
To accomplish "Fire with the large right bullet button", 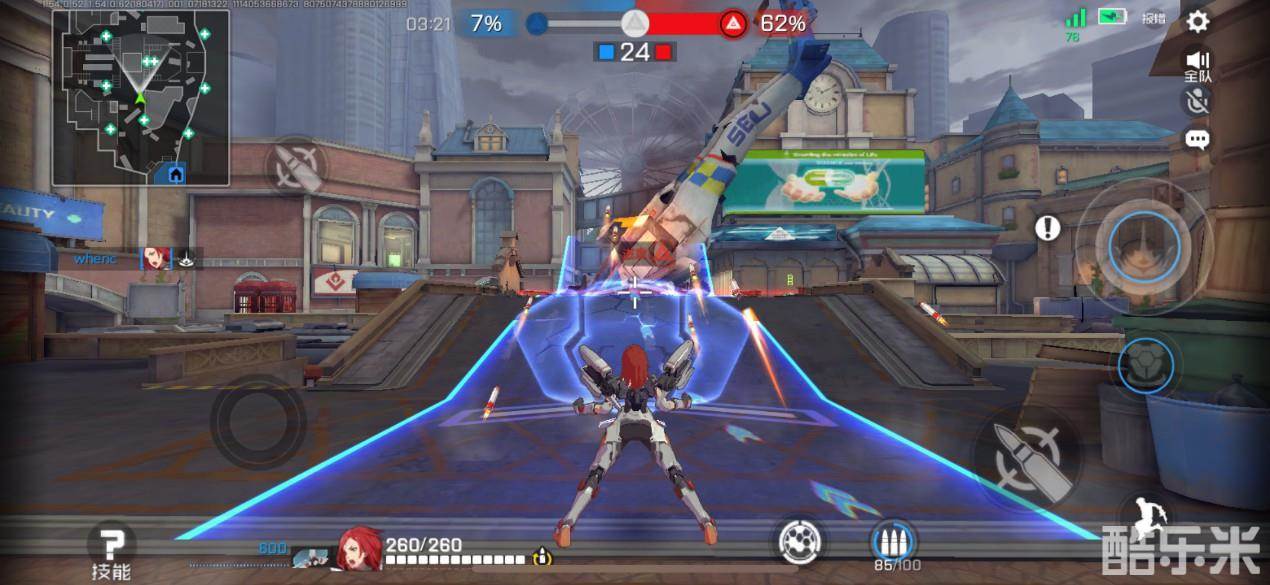I will pos(1027,457).
